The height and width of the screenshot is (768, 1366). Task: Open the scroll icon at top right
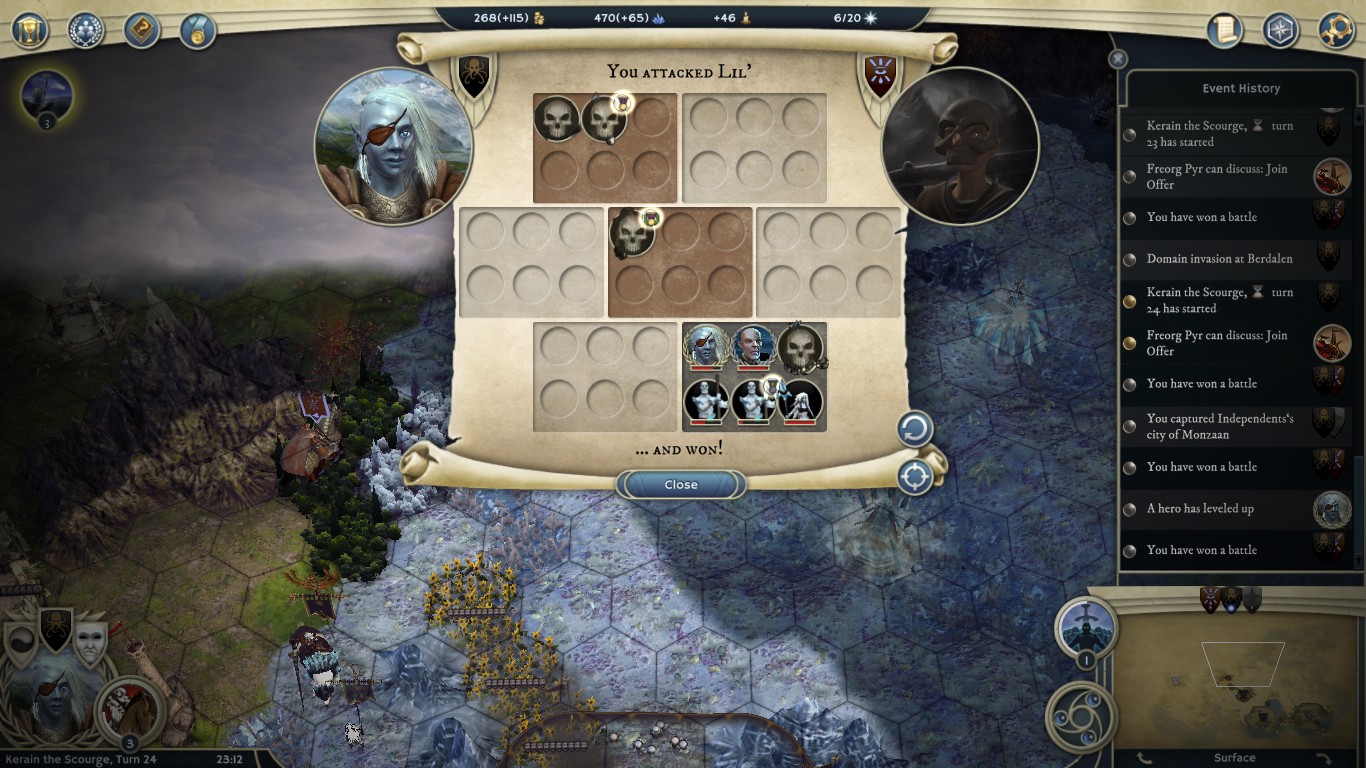1224,30
